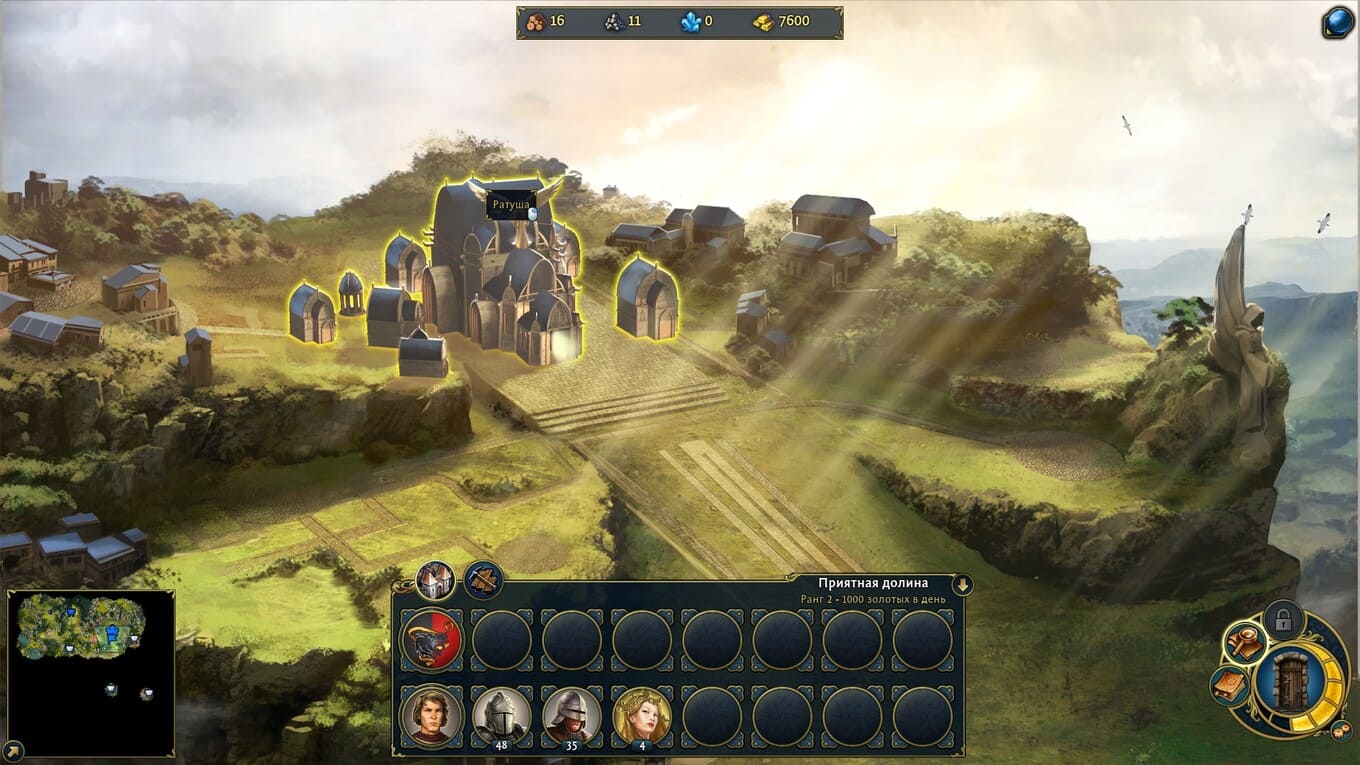Leave town via the wooden door button
The image size is (1360, 765).
1291,683
